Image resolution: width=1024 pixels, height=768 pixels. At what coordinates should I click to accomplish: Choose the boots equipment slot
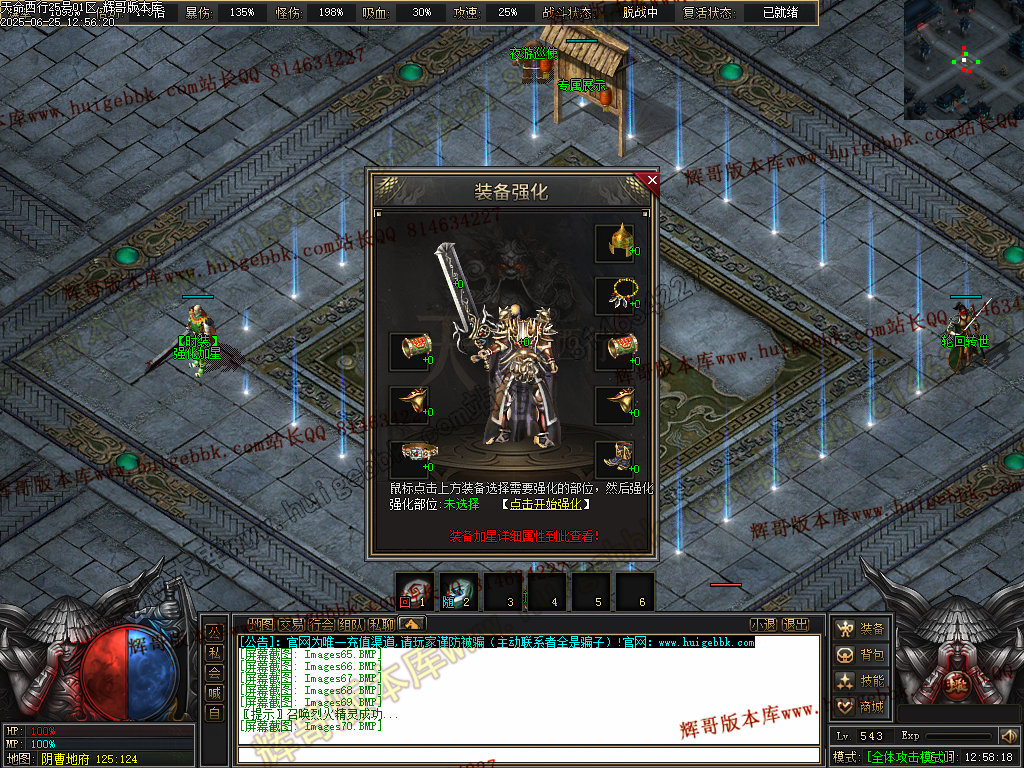[x=615, y=459]
